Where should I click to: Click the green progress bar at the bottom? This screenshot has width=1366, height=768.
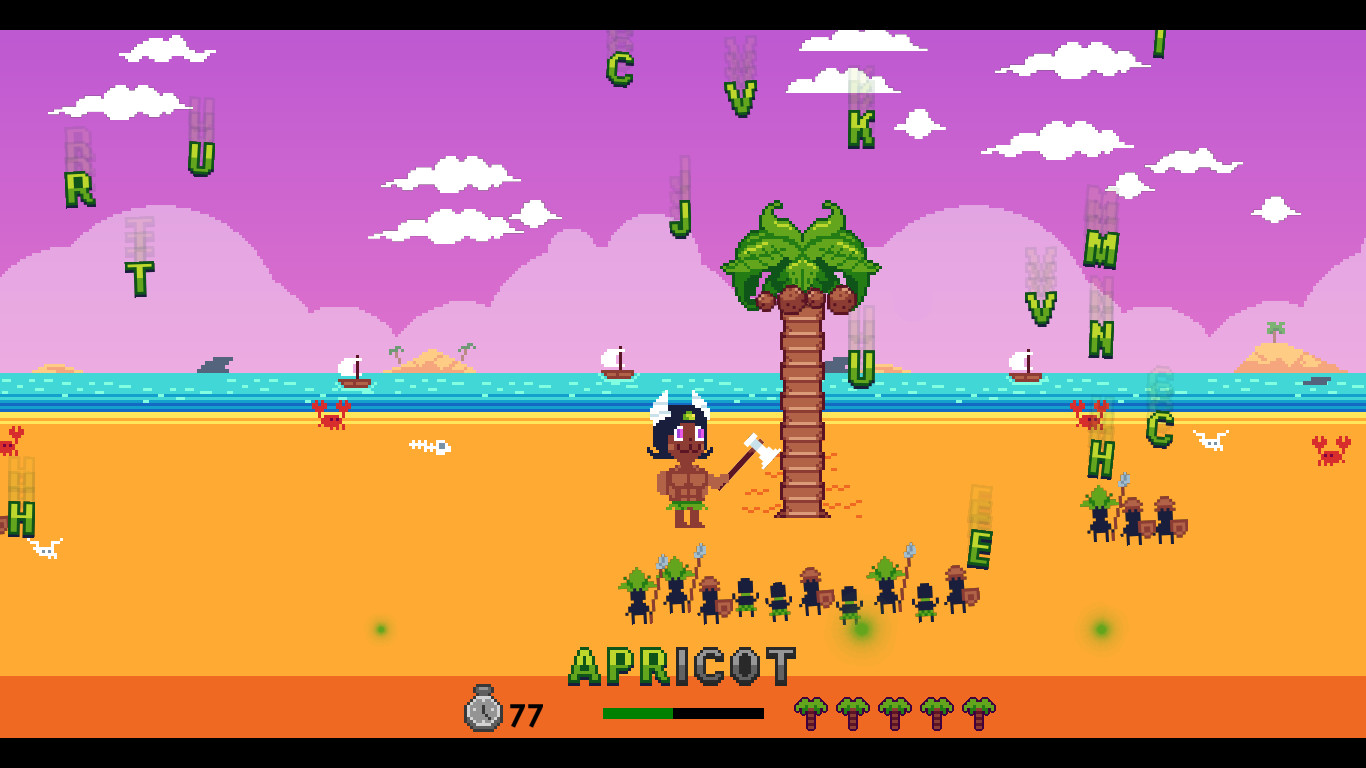tap(637, 713)
